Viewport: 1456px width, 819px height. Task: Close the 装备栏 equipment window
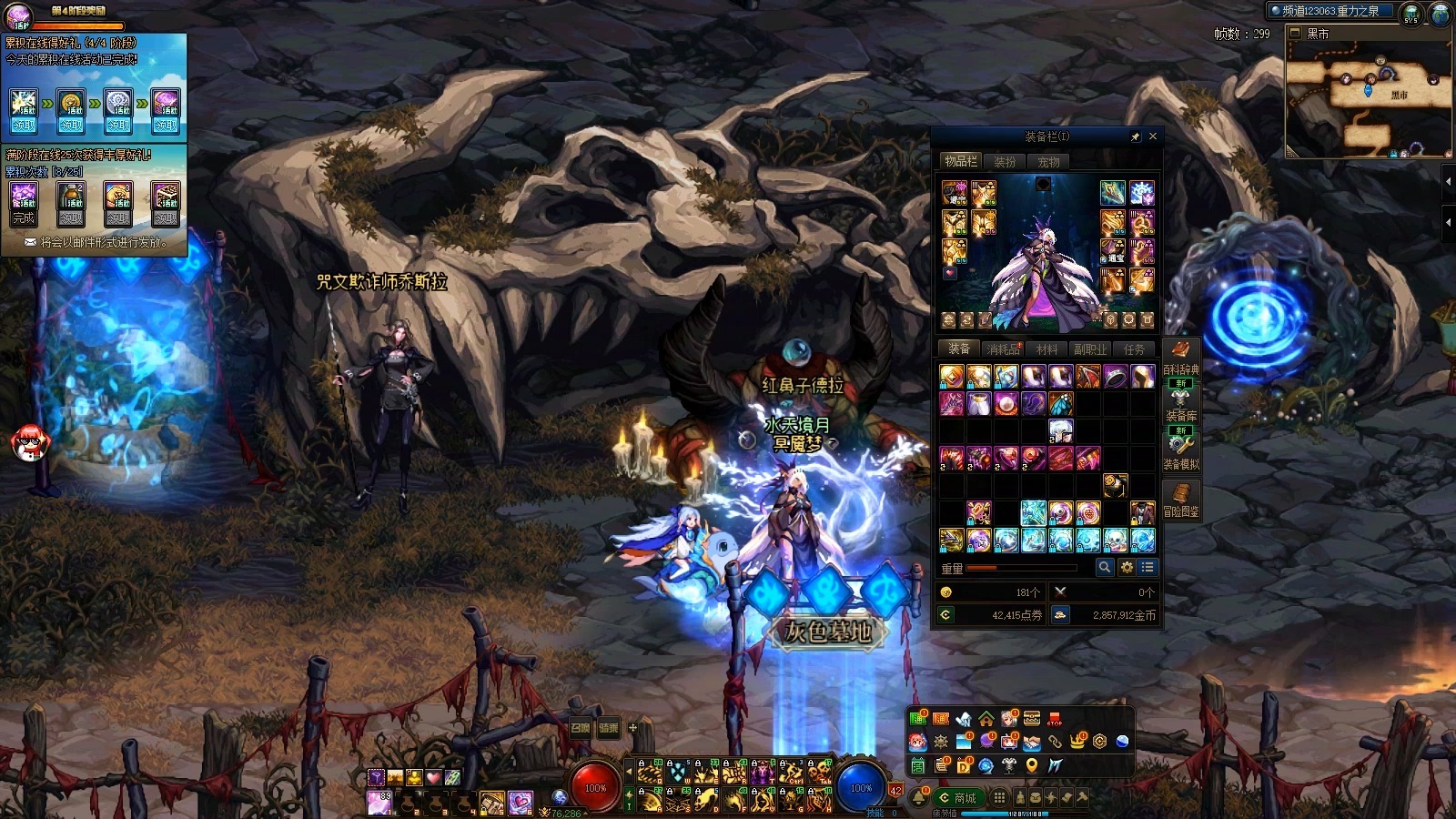(x=1153, y=136)
